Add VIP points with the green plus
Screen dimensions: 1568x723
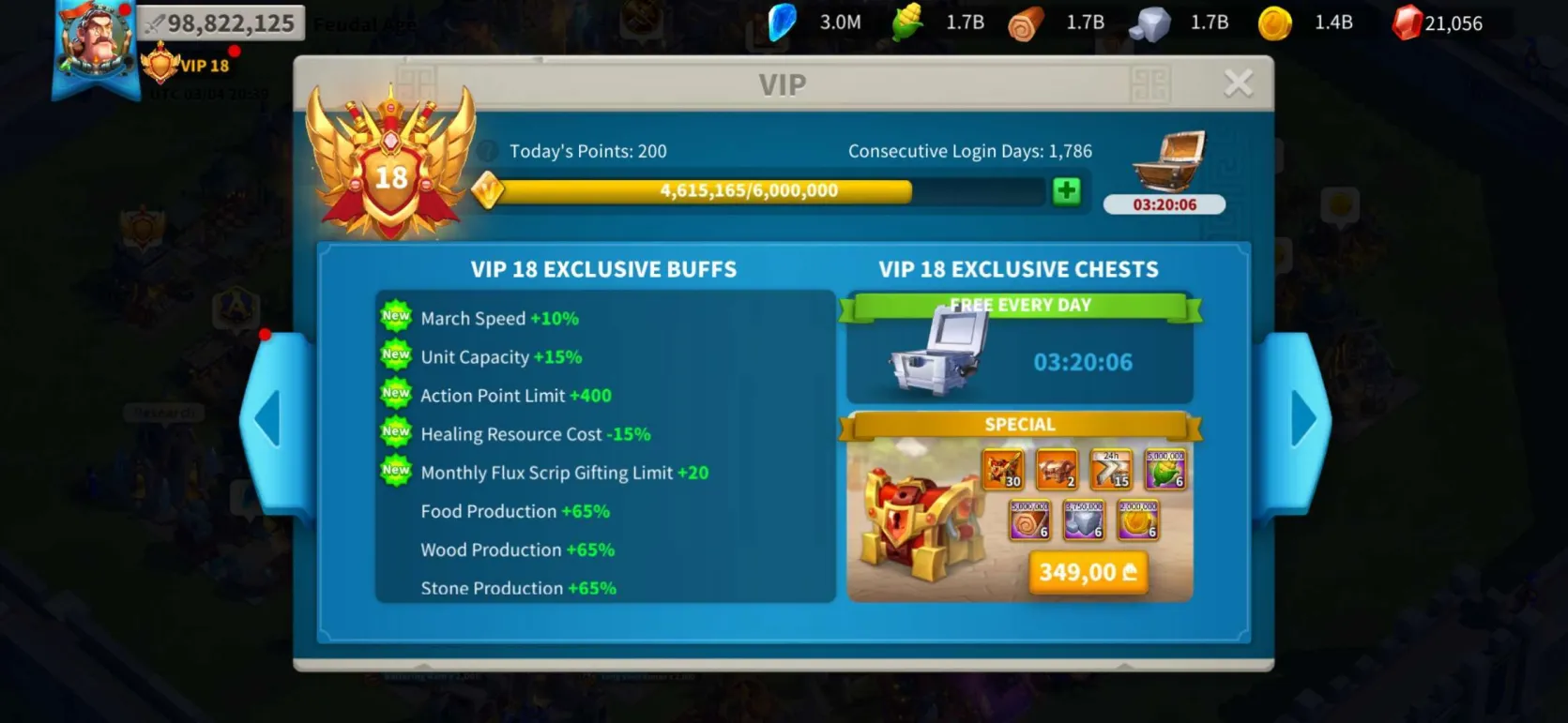1066,191
